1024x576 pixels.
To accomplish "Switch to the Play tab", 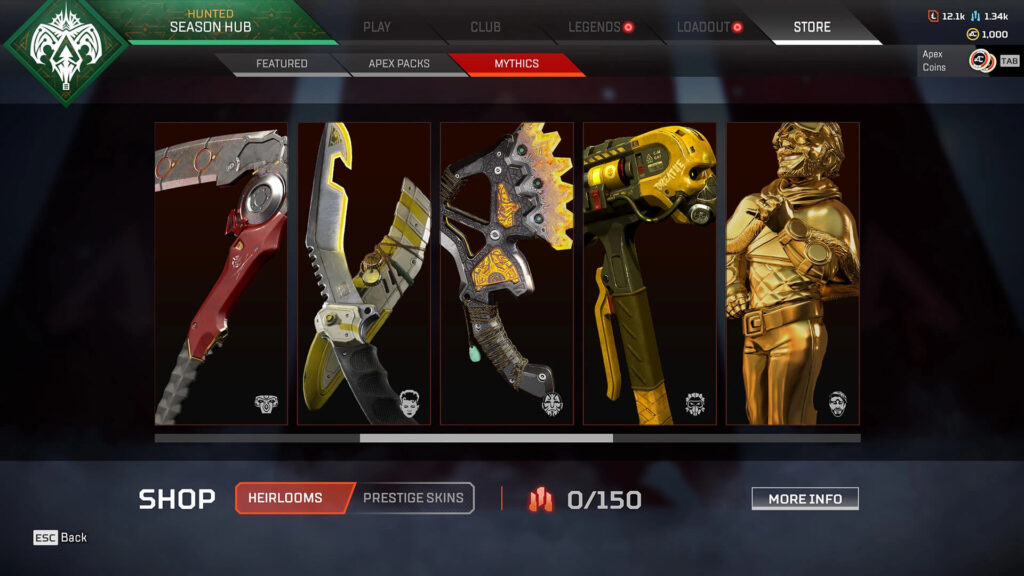I will (x=377, y=27).
